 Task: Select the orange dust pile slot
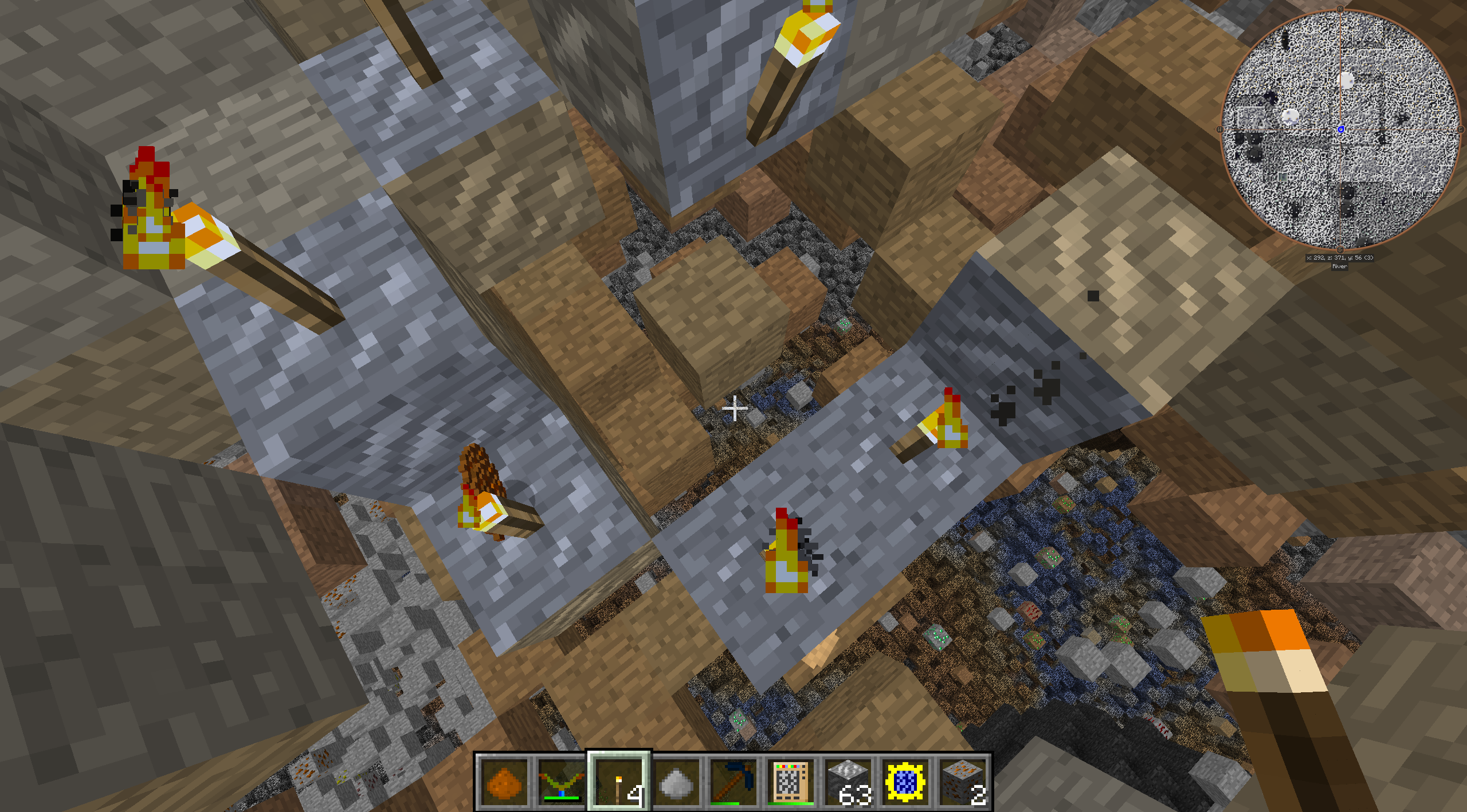(504, 782)
